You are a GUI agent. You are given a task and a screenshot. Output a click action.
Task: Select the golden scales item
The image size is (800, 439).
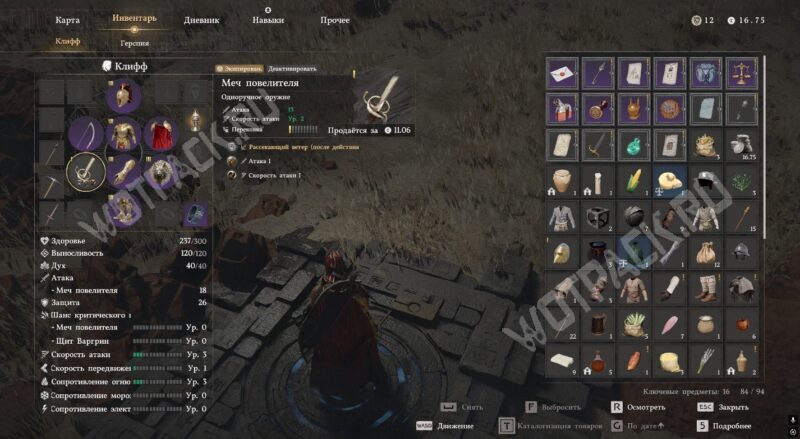(741, 73)
